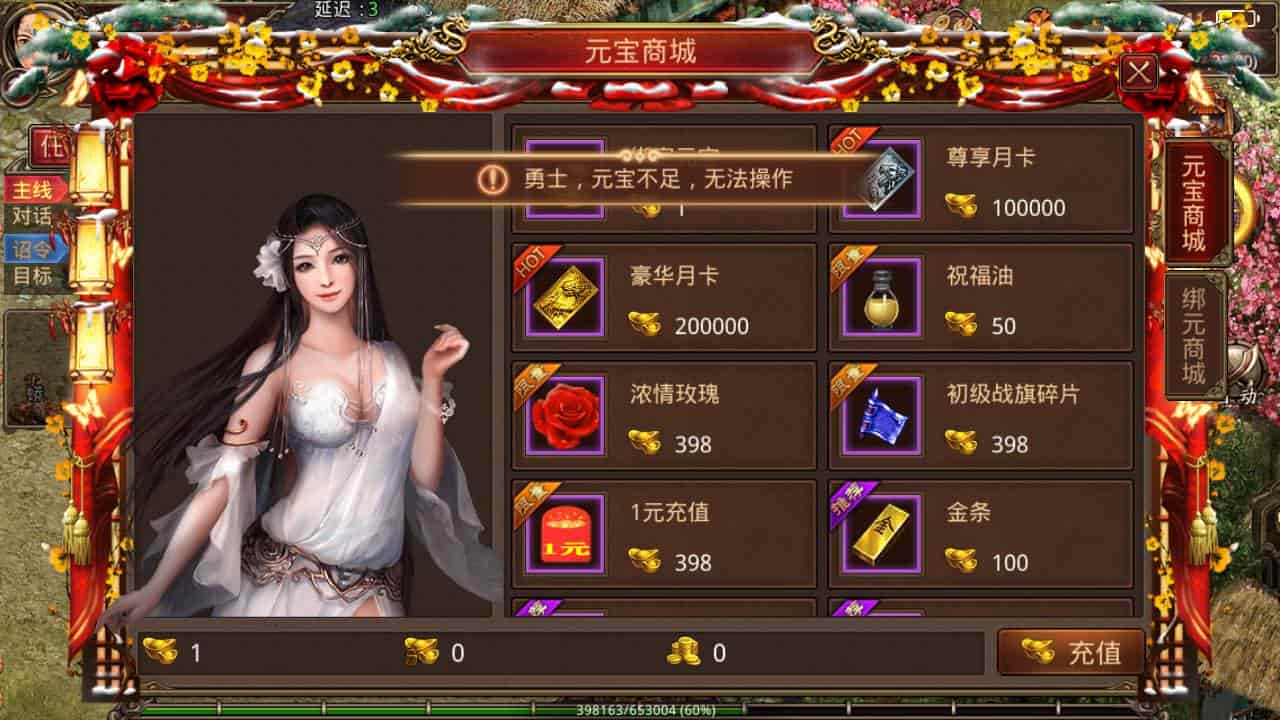Click the experience progress bar at bottom

[640, 707]
